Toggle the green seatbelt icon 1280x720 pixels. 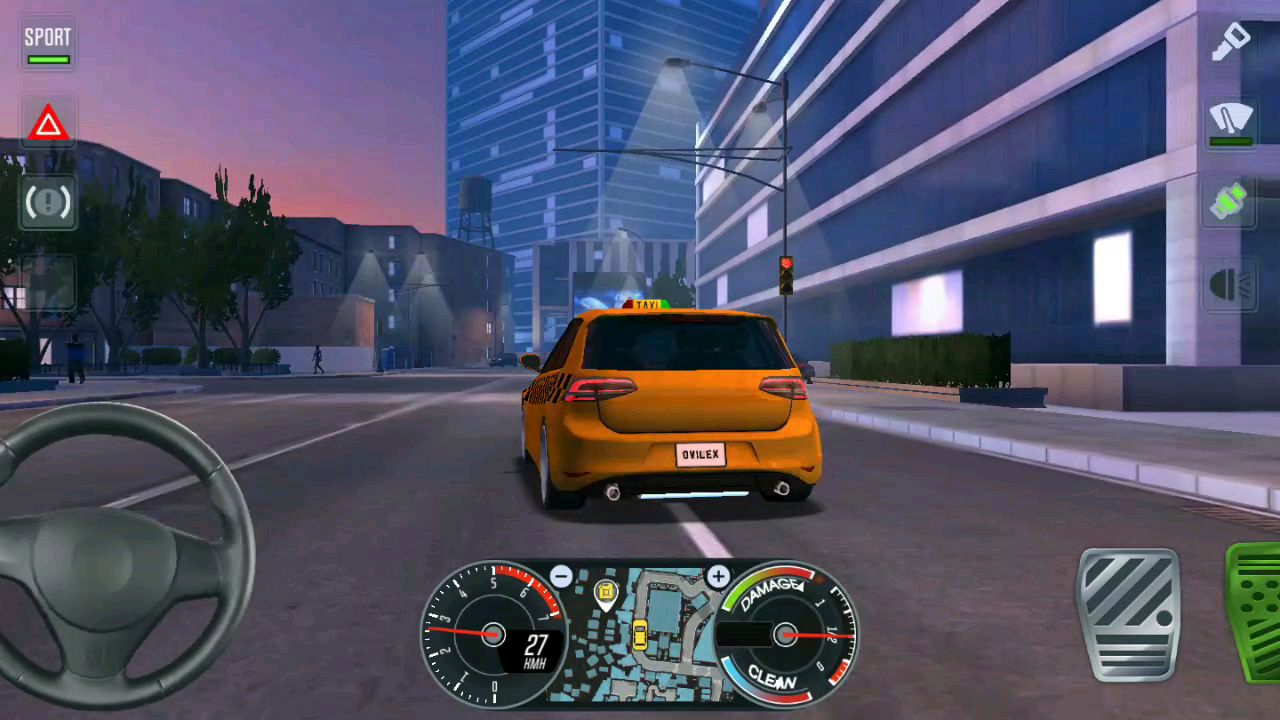(1230, 201)
